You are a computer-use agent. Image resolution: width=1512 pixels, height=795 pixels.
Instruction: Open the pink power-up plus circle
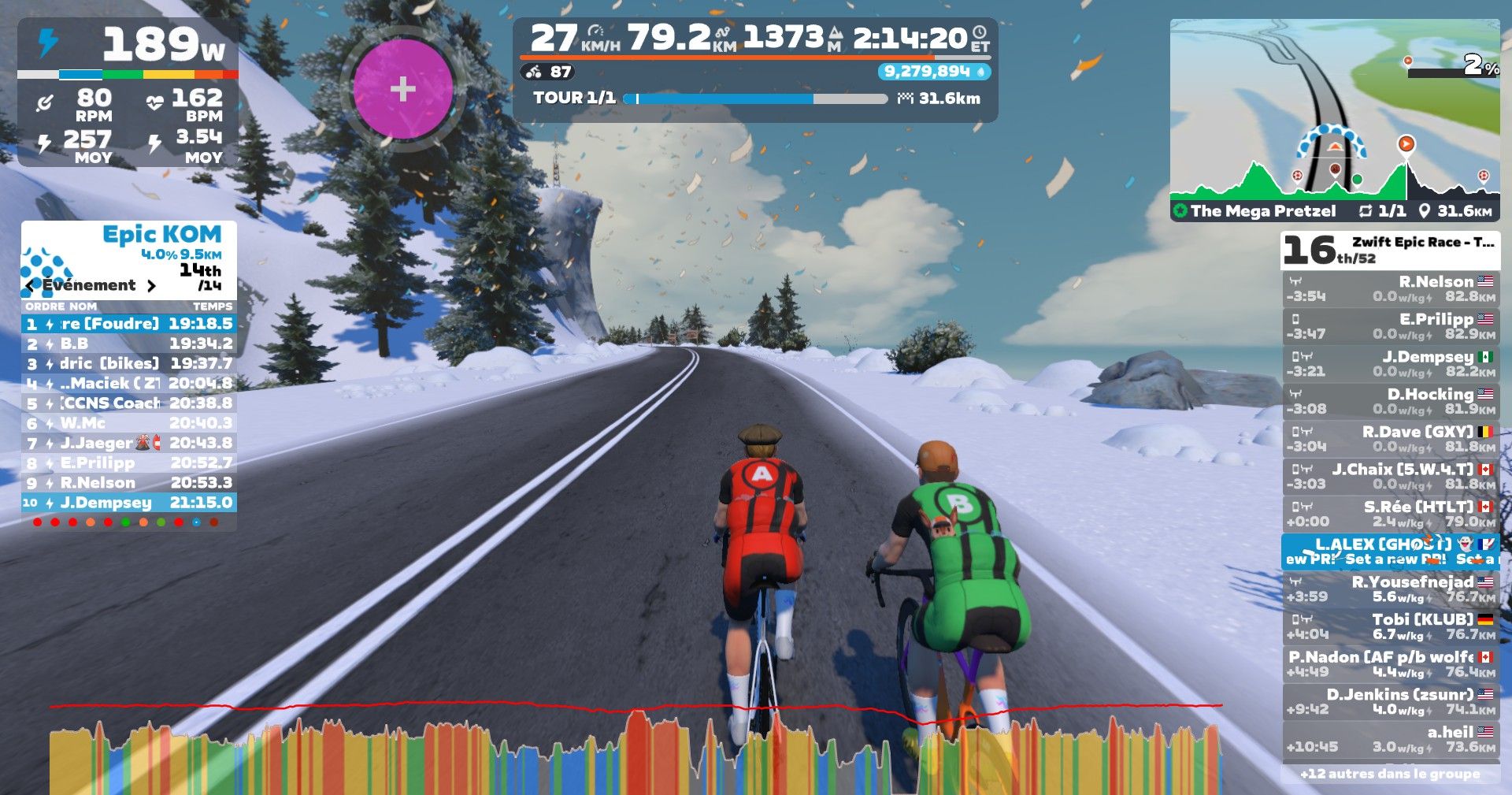click(x=402, y=88)
